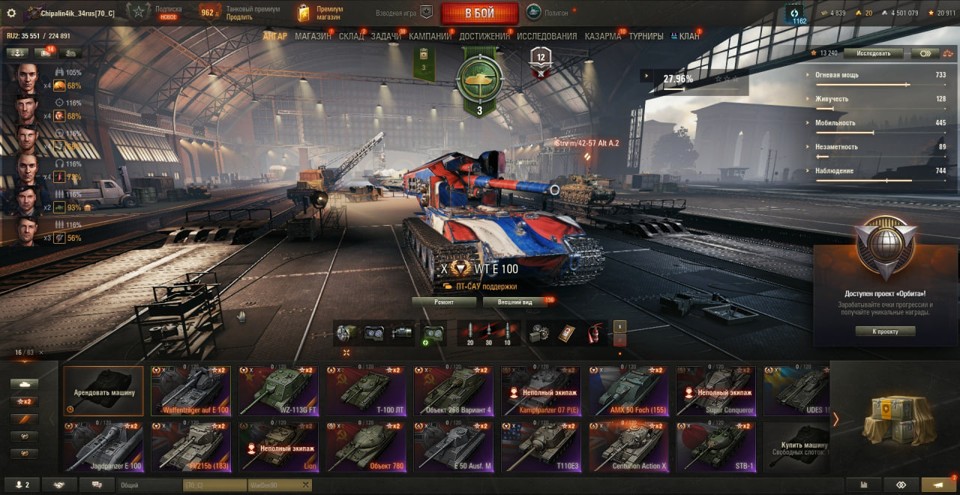
Task: Click the Арендовать машину tile
Action: coord(103,390)
